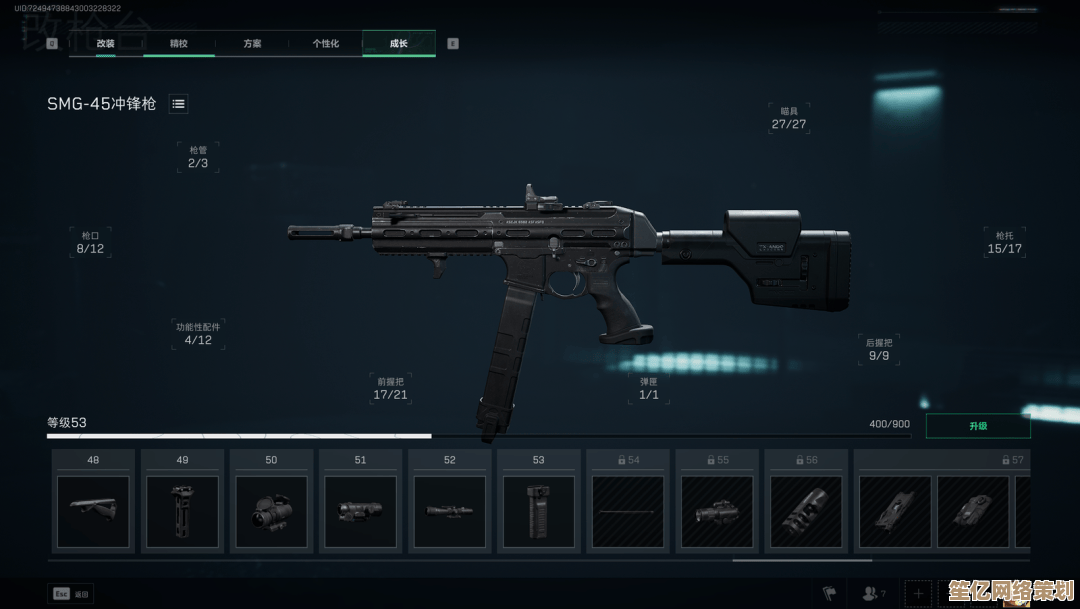The height and width of the screenshot is (609, 1080).
Task: Click the green 升级 upgrade button
Action: 977,425
